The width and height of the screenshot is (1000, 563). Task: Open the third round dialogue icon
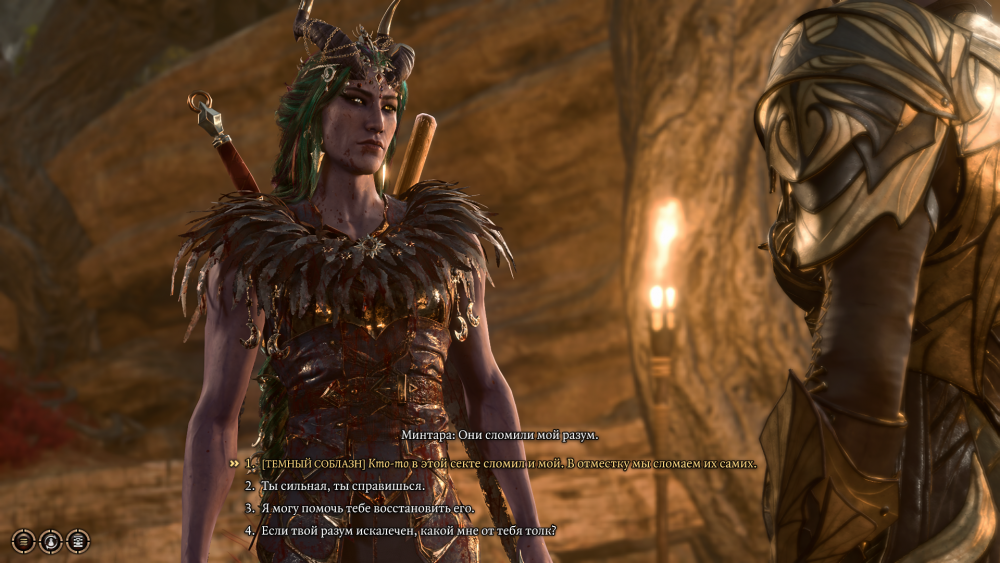(78, 541)
